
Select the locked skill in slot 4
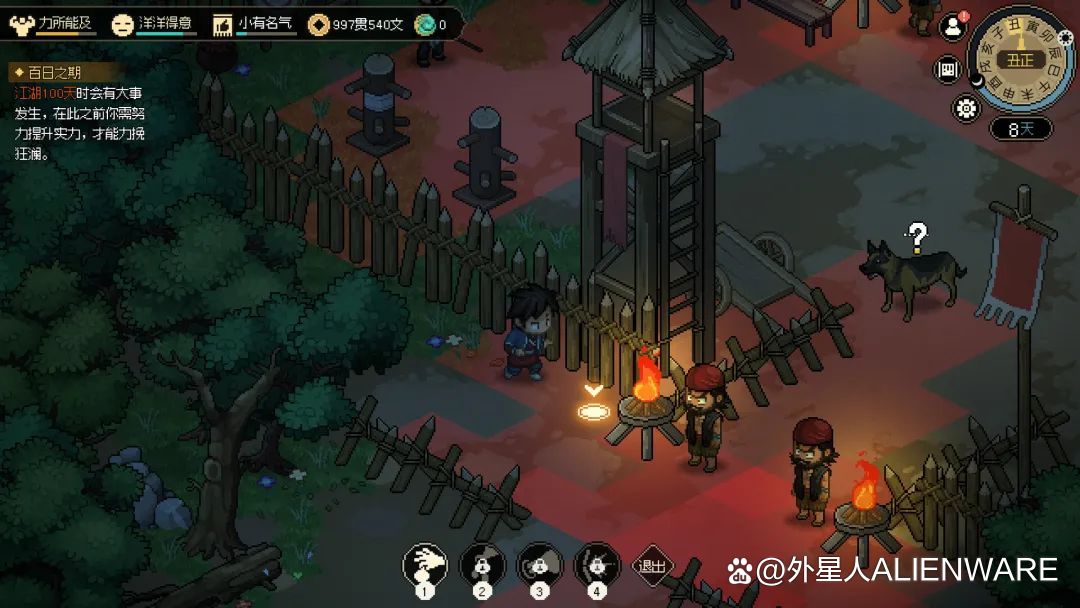tap(597, 566)
